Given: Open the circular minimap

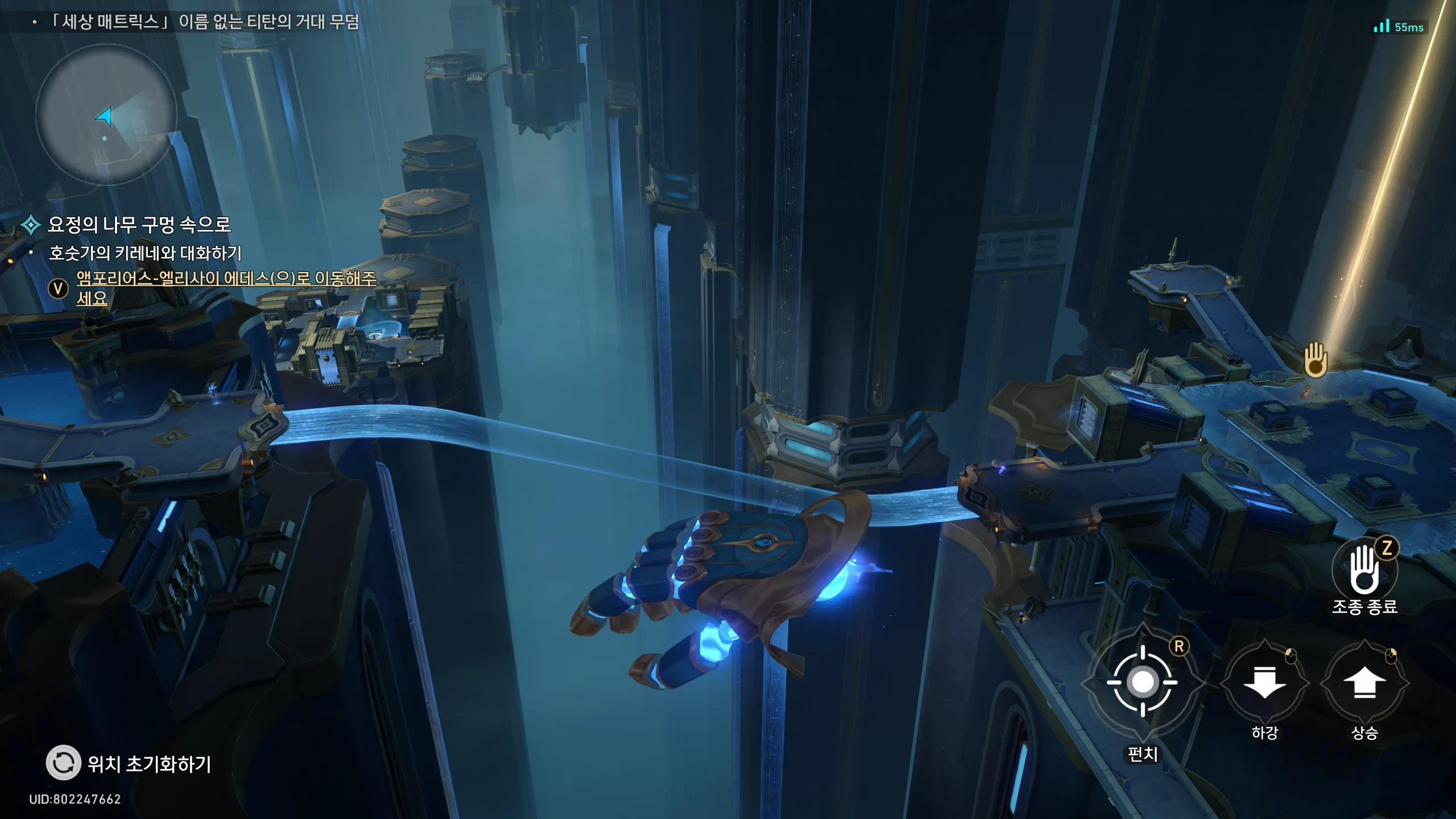Looking at the screenshot, I should coord(106,115).
